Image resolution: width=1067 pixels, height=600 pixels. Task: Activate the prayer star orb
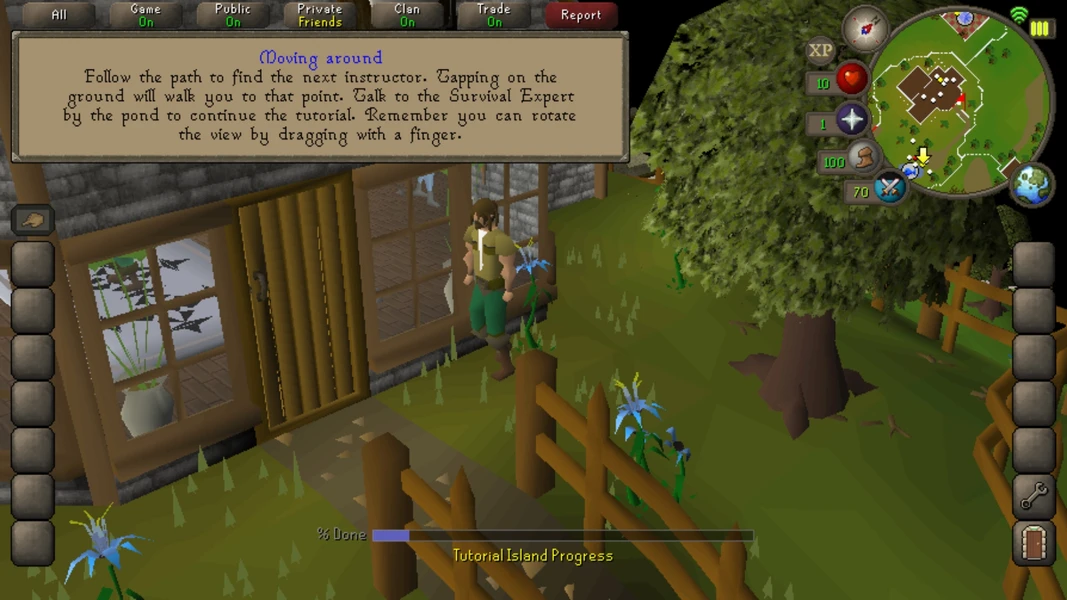pyautogui.click(x=851, y=120)
